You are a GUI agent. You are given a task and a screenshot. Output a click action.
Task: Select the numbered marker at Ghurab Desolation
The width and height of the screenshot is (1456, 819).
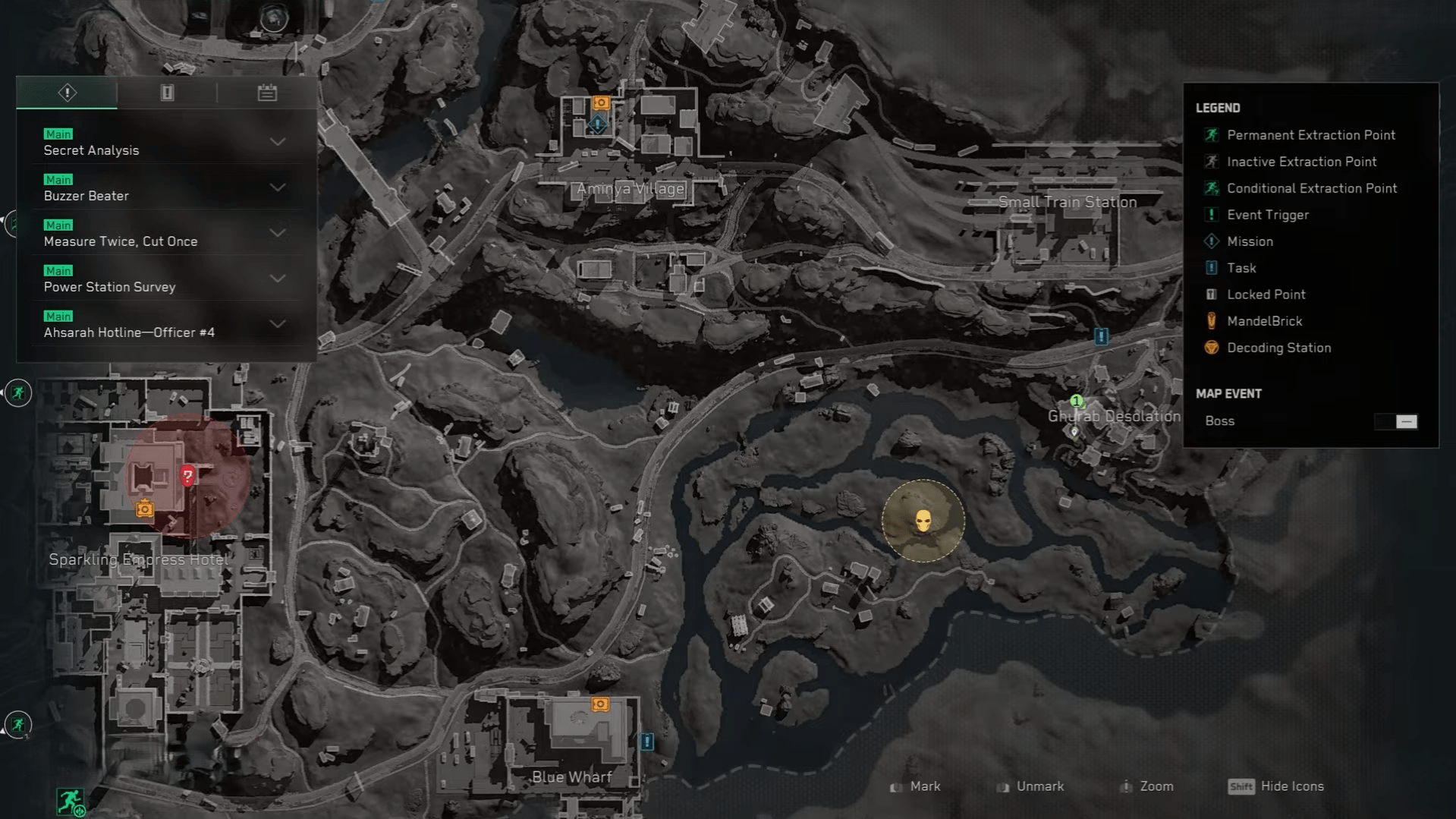[1076, 401]
